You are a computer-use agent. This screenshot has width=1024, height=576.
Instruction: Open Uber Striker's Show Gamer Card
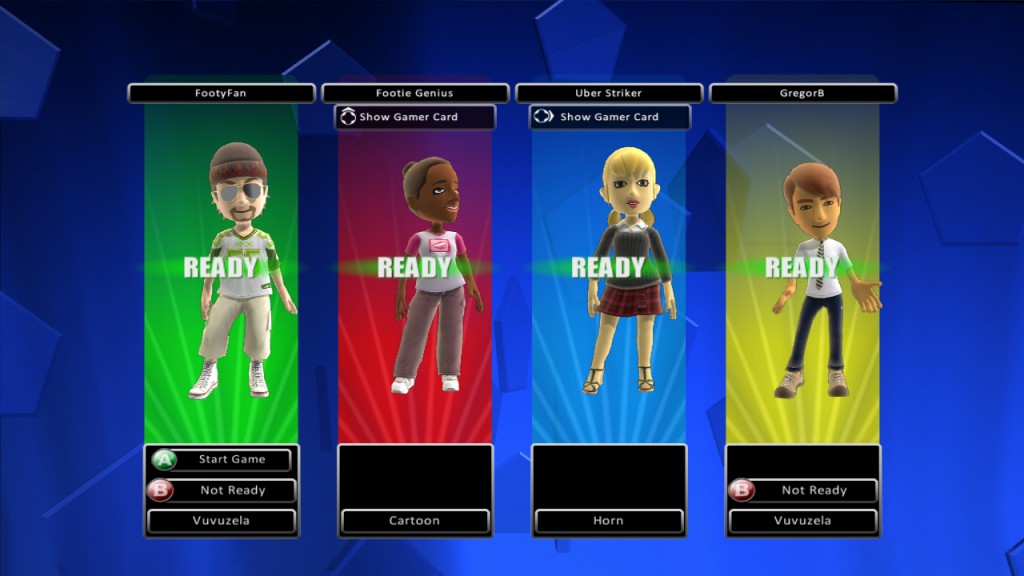(609, 117)
